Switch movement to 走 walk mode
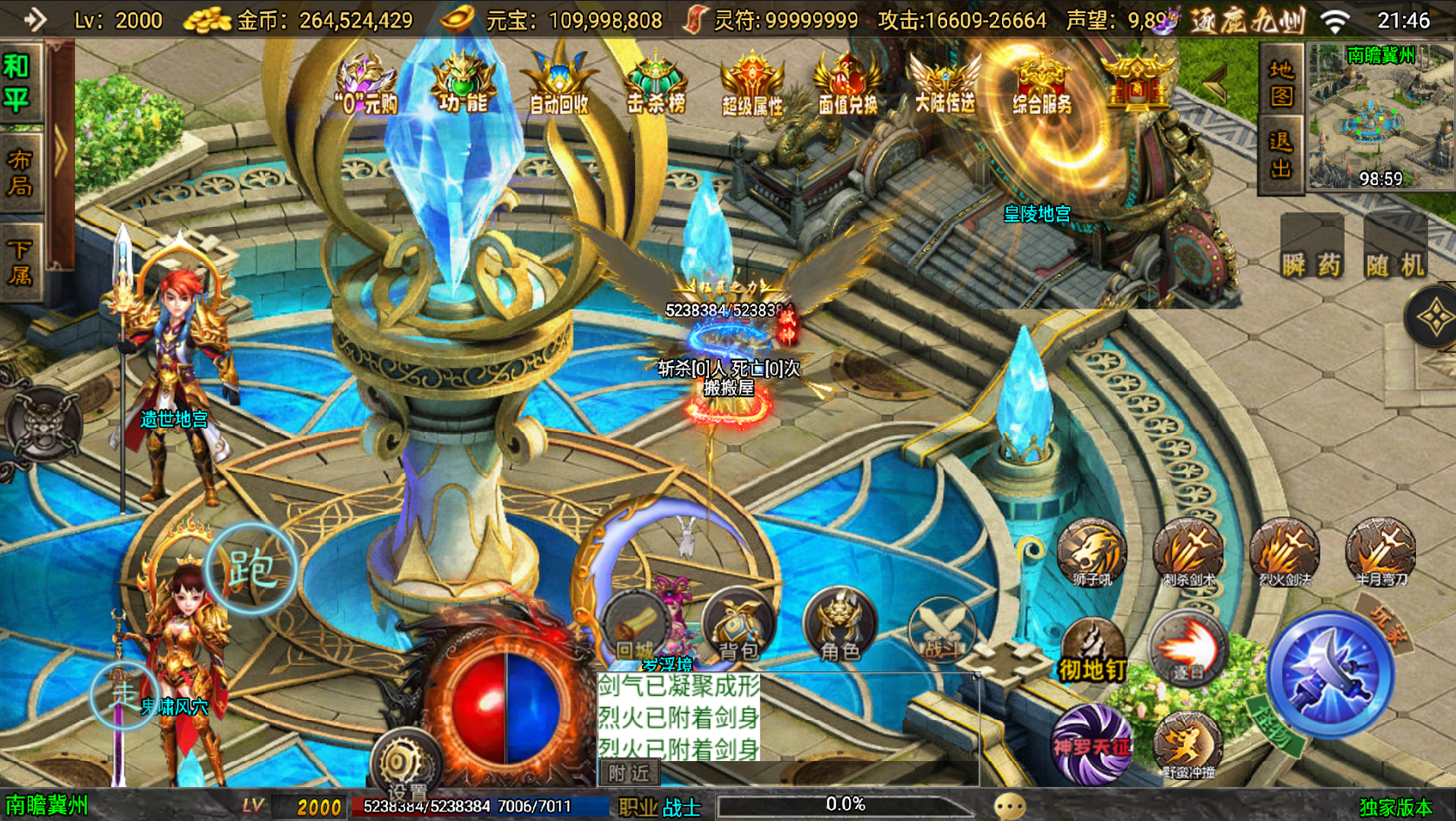The width and height of the screenshot is (1456, 821). 122,695
